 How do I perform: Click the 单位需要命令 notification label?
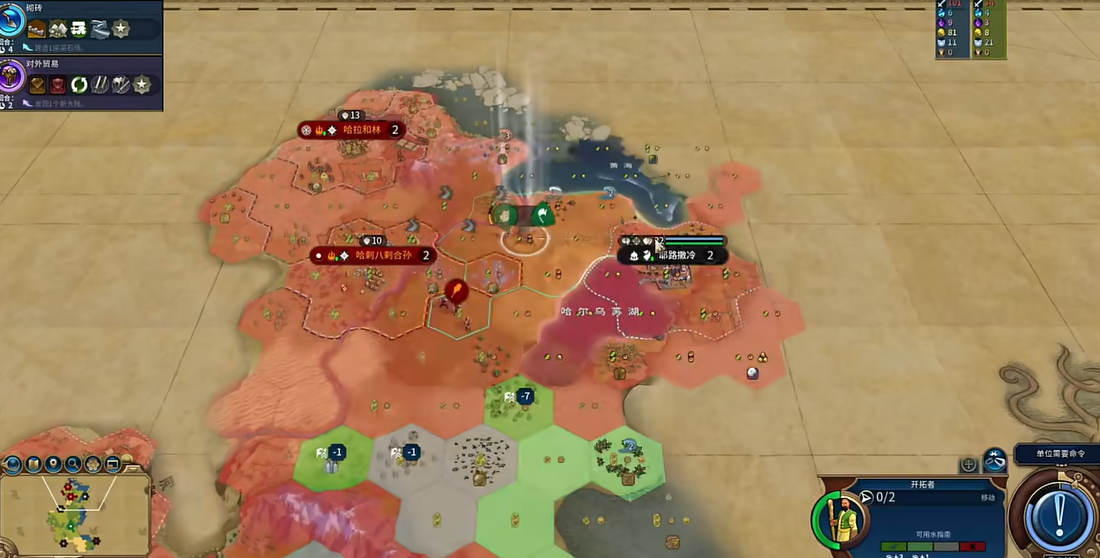point(1058,454)
